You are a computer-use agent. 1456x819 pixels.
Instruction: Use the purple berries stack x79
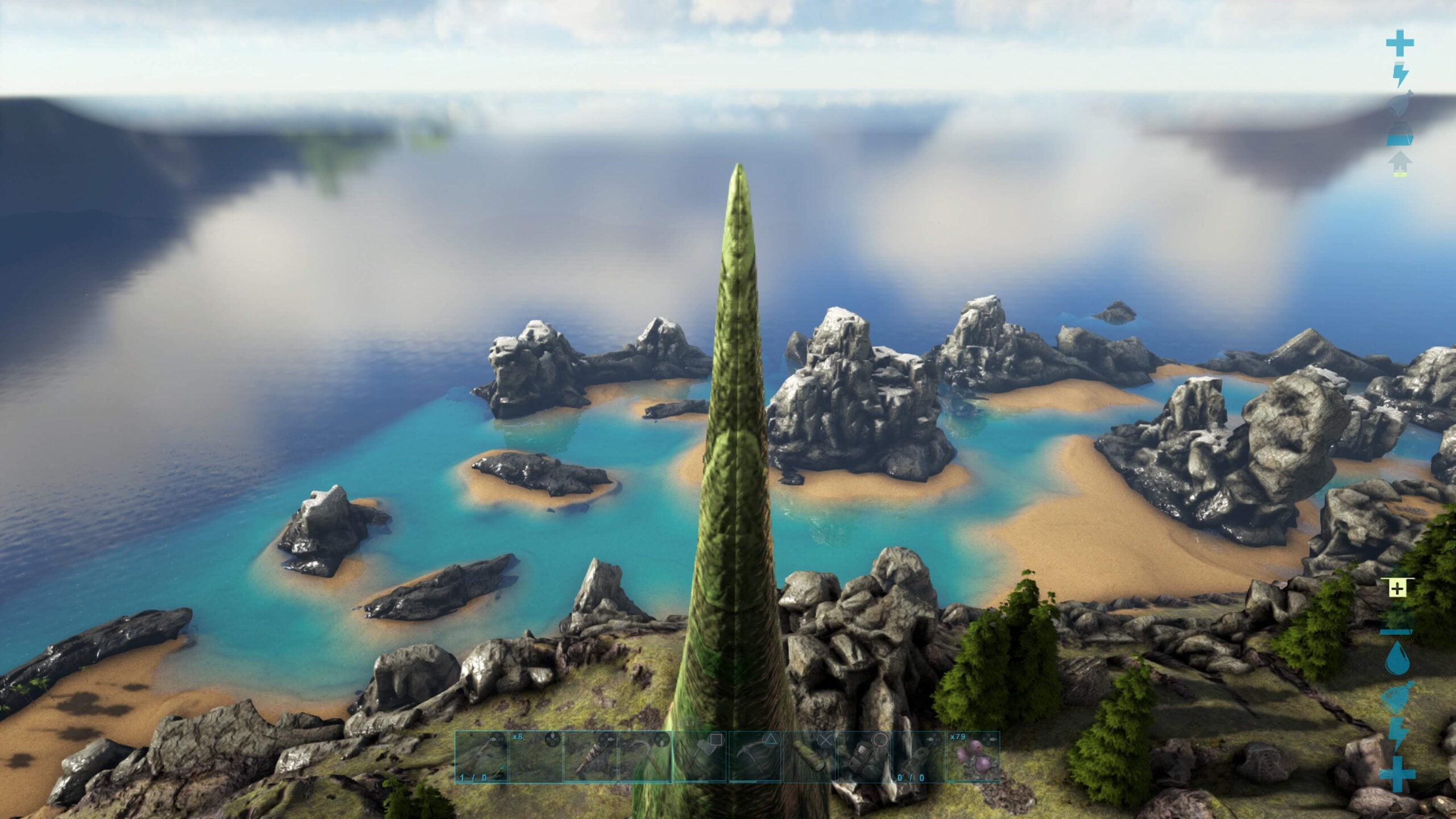coord(973,757)
